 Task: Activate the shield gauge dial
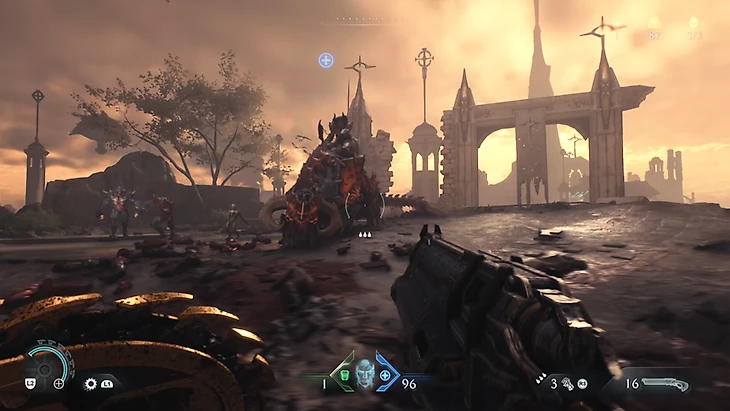pos(47,362)
